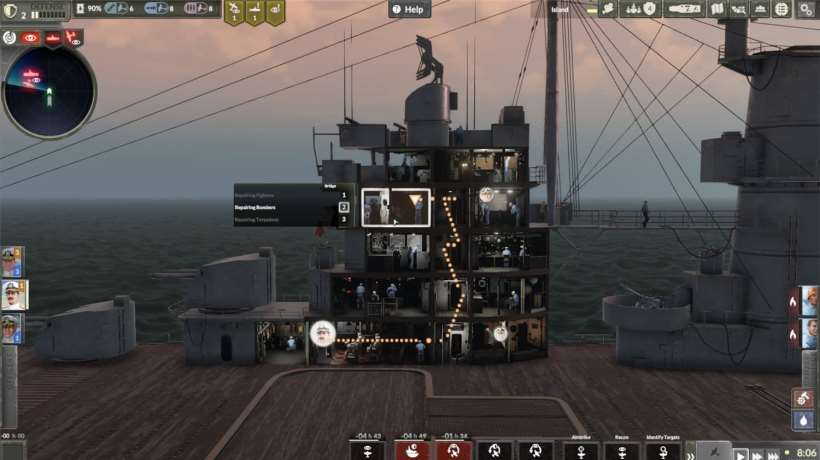The height and width of the screenshot is (460, 820).
Task: Open the gear settings menu
Action: tap(806, 9)
